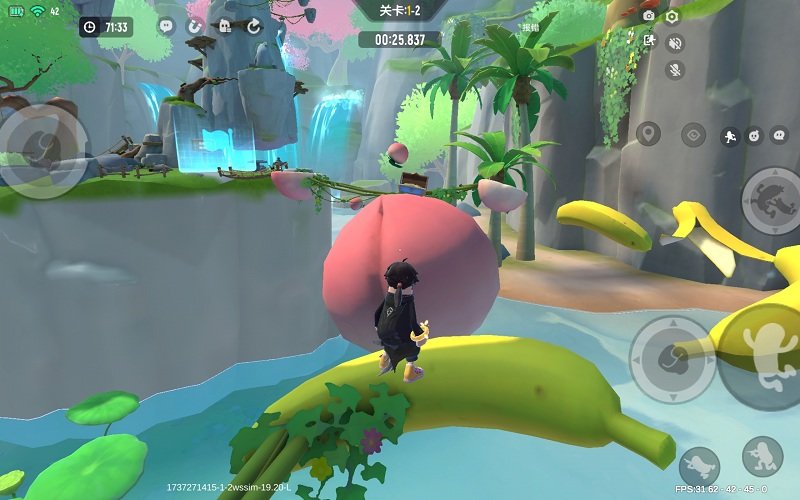Open the quick chat speech bubble
Image resolution: width=800 pixels, height=500 pixels.
[778, 135]
